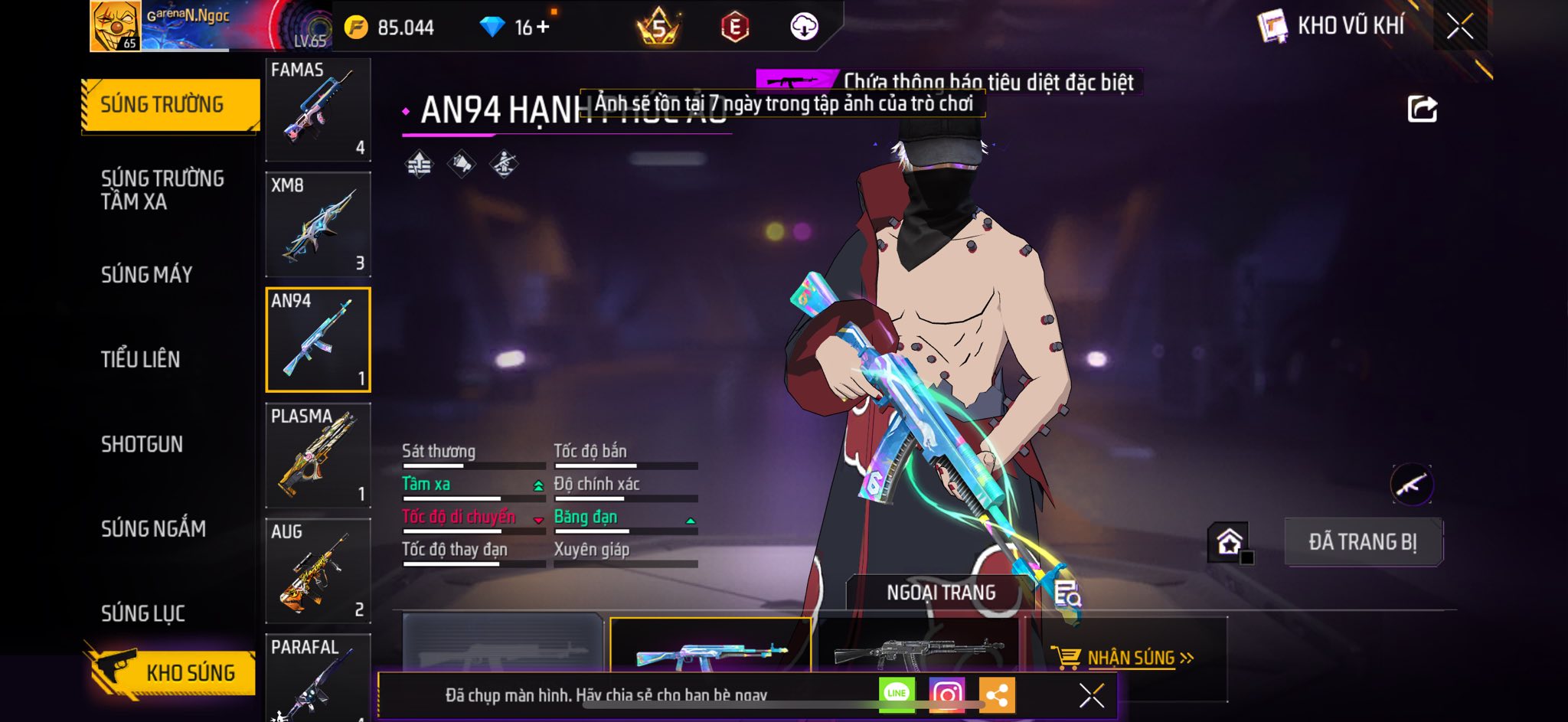Dismiss the screenshot share bar
This screenshot has width=1568, height=722.
(1091, 695)
